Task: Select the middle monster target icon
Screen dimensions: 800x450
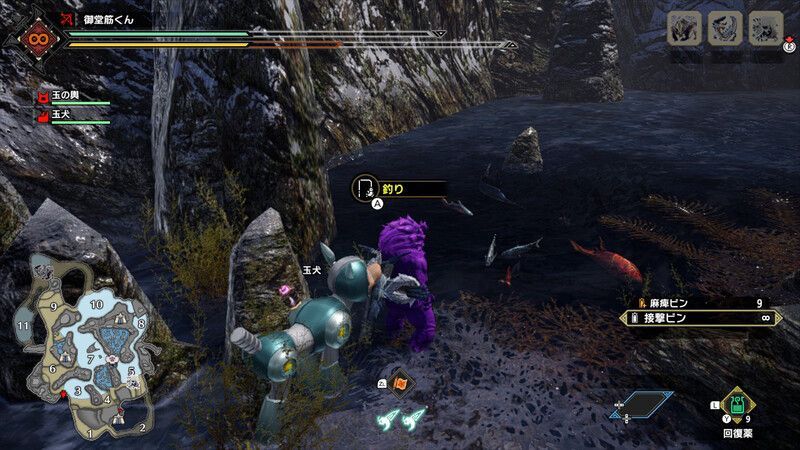Action: pyautogui.click(x=725, y=28)
